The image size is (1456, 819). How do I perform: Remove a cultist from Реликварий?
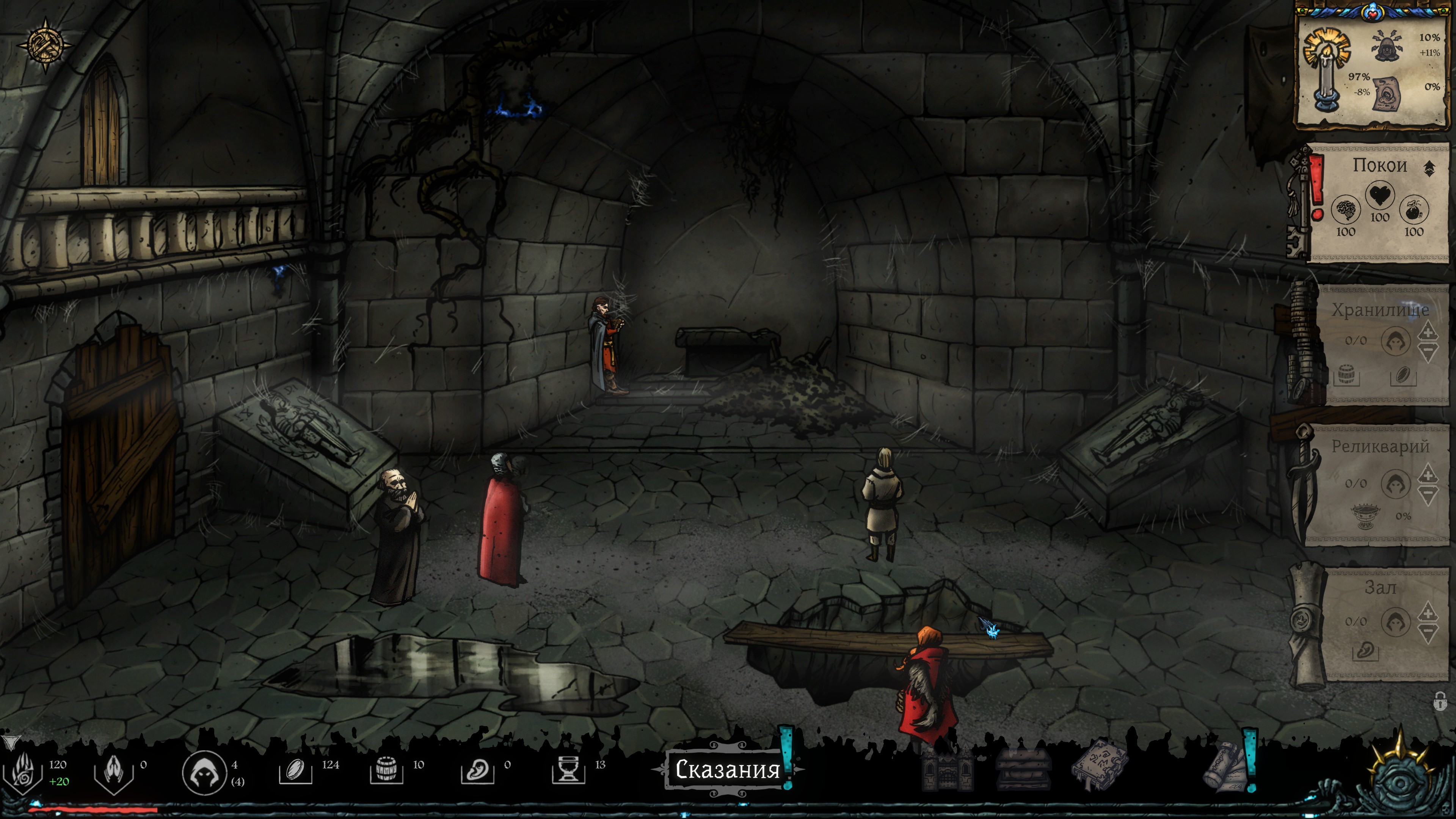(x=1428, y=496)
